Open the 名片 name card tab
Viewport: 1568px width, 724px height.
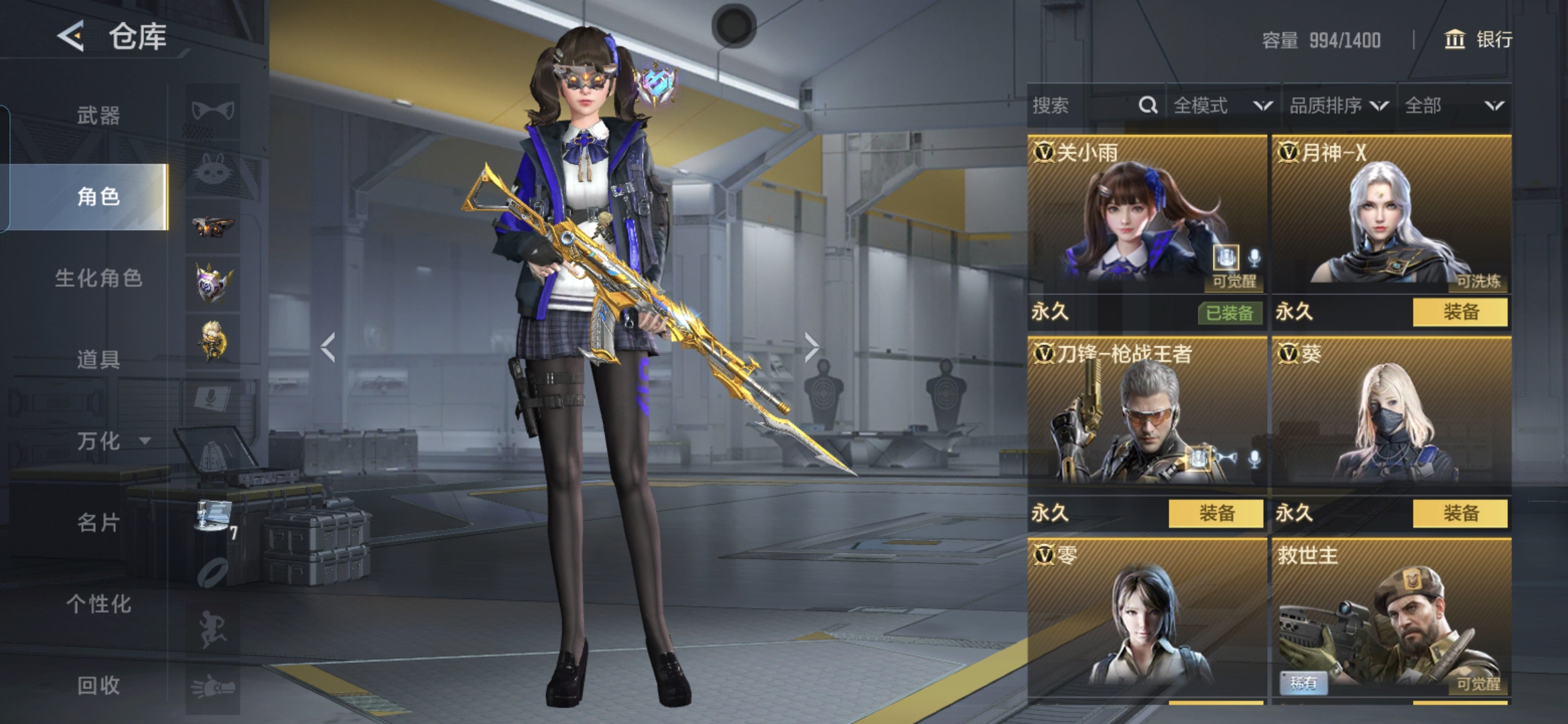[x=99, y=522]
